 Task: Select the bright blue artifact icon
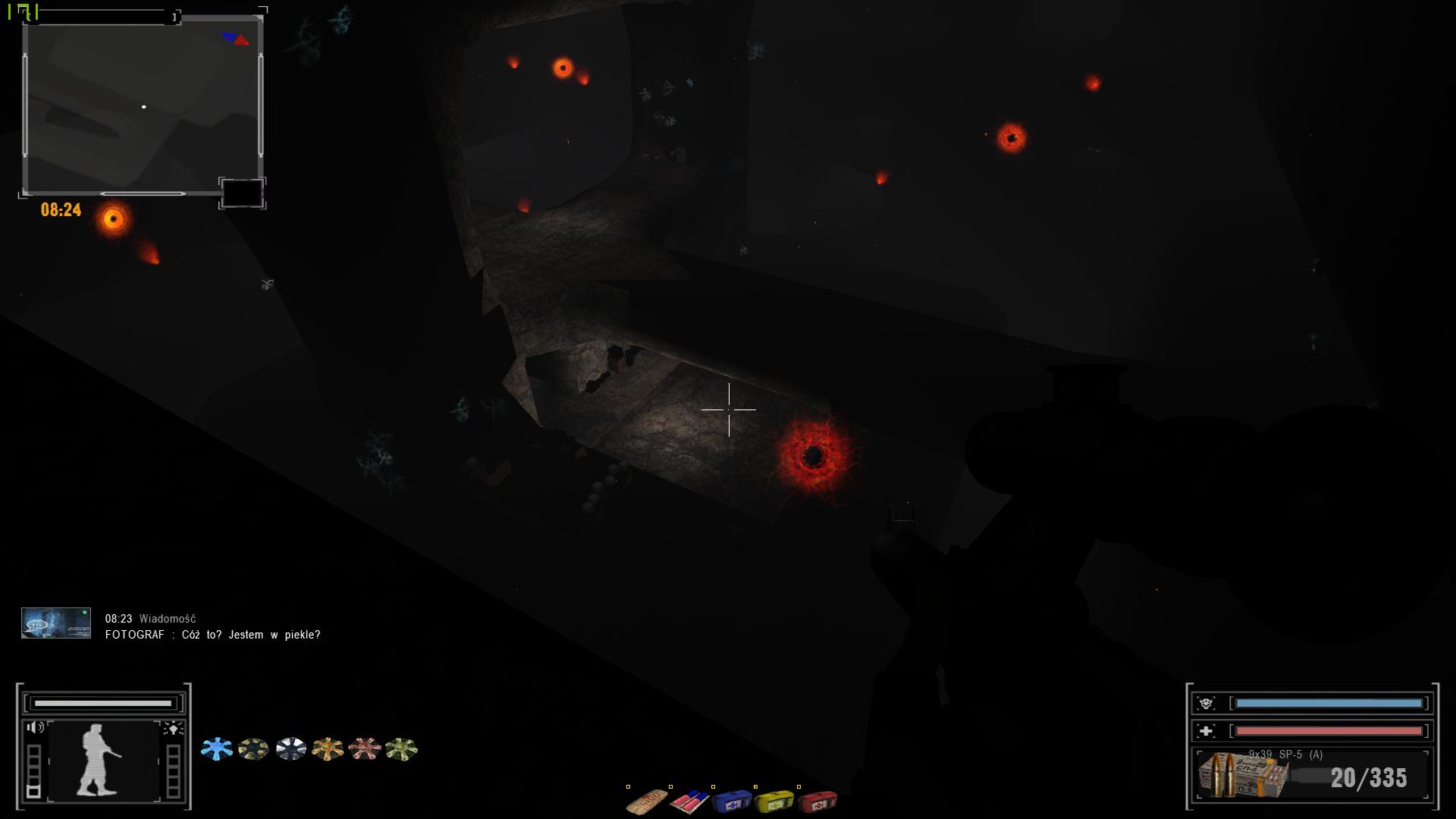point(217,749)
